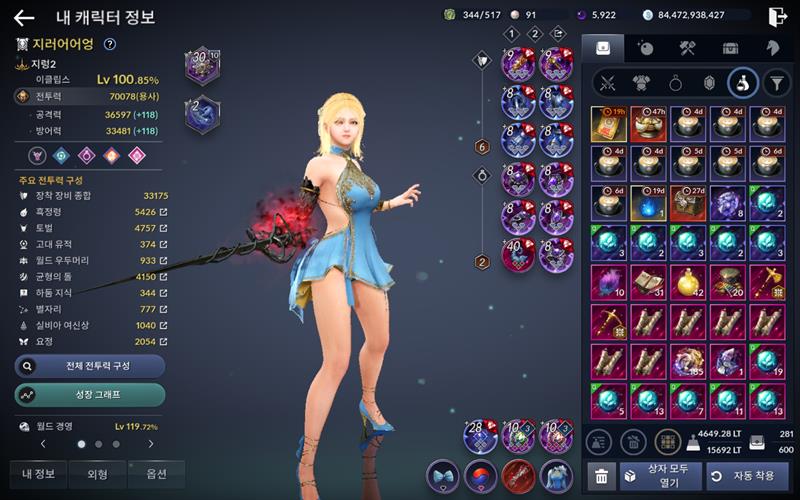Open 흑정령 detail link

163,212
